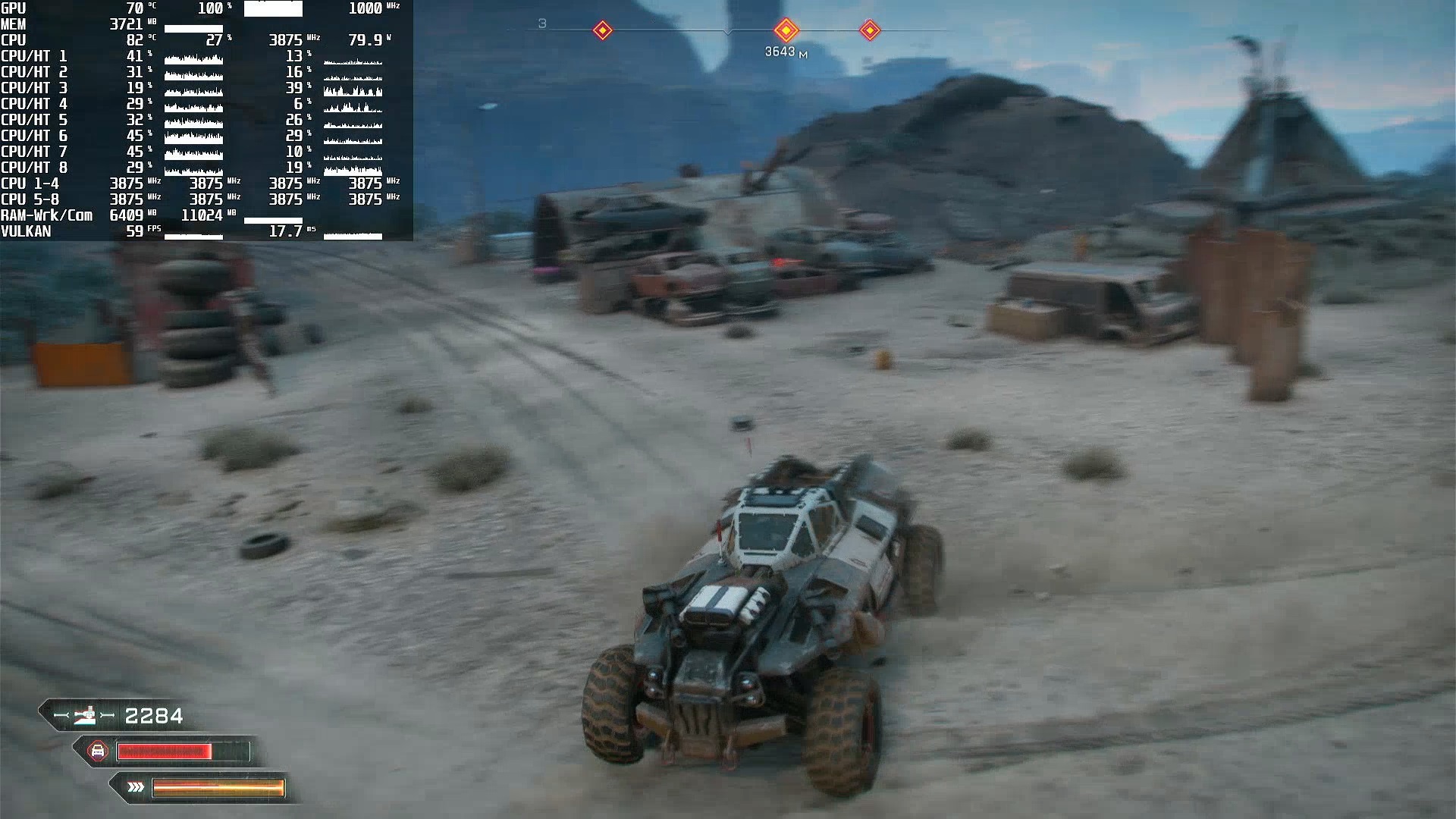This screenshot has height=819, width=1456.
Task: Activate the boost chevrons icon
Action: [x=136, y=787]
